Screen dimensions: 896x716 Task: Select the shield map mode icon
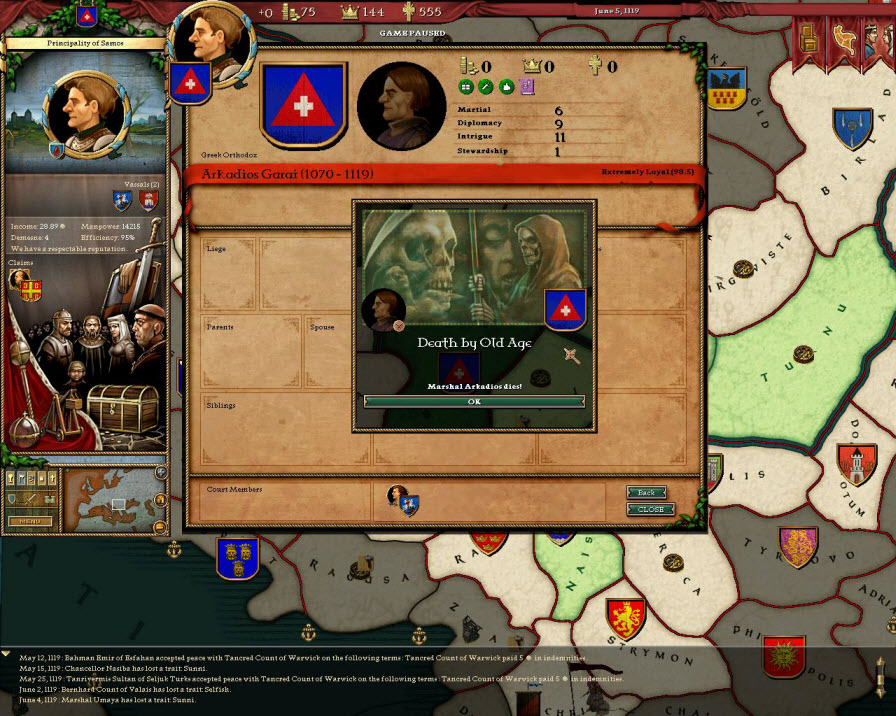point(13,498)
